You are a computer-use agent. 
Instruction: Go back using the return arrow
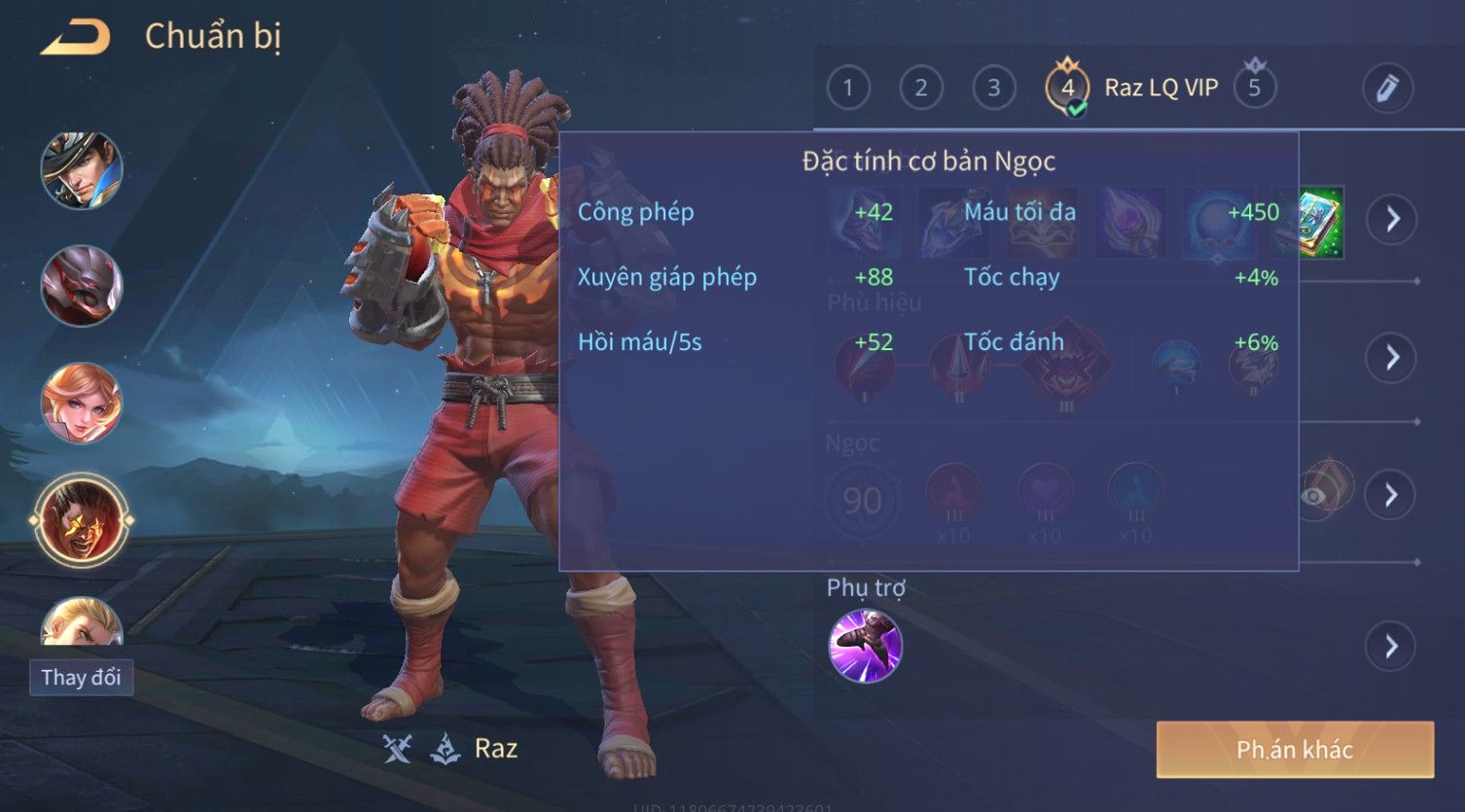point(75,37)
